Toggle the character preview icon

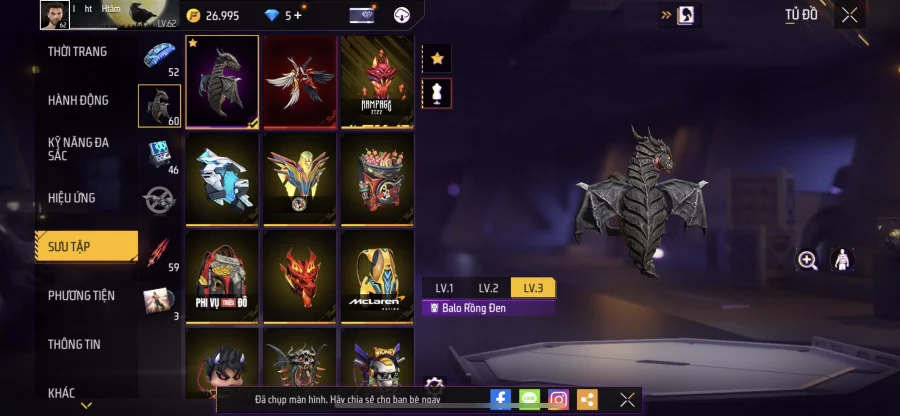(x=842, y=260)
